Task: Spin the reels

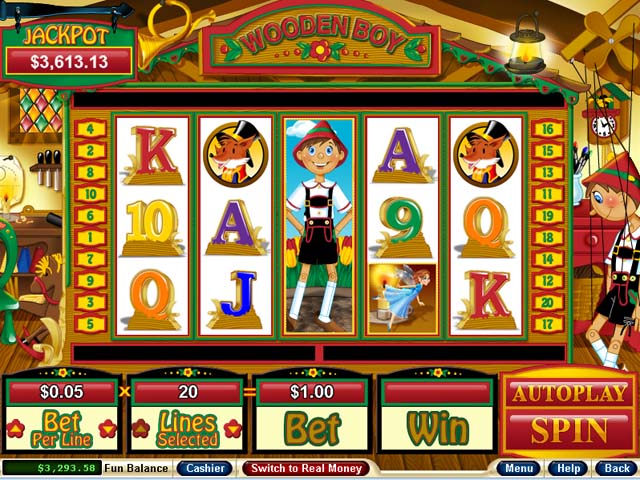Action: coord(568,431)
